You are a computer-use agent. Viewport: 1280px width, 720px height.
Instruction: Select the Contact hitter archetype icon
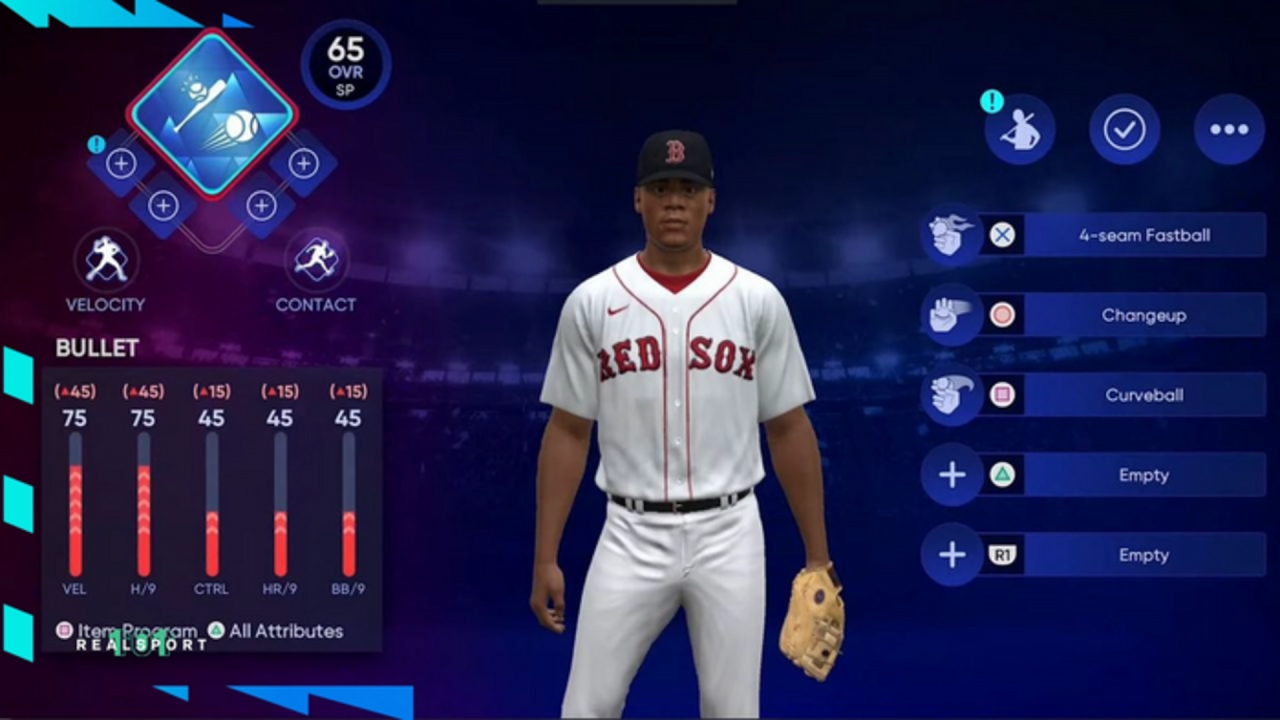tap(316, 260)
